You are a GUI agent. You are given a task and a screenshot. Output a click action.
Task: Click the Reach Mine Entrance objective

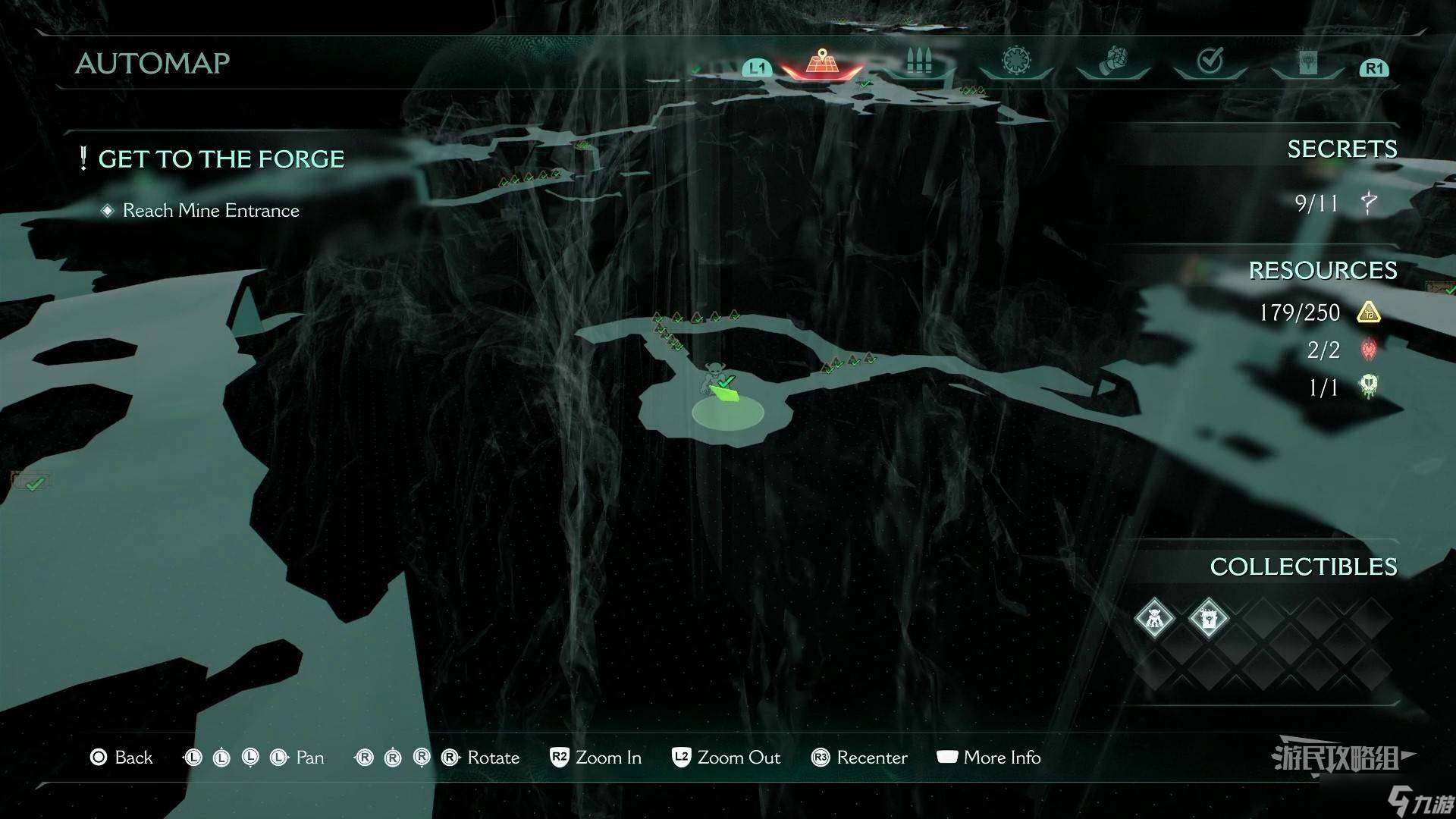click(210, 211)
